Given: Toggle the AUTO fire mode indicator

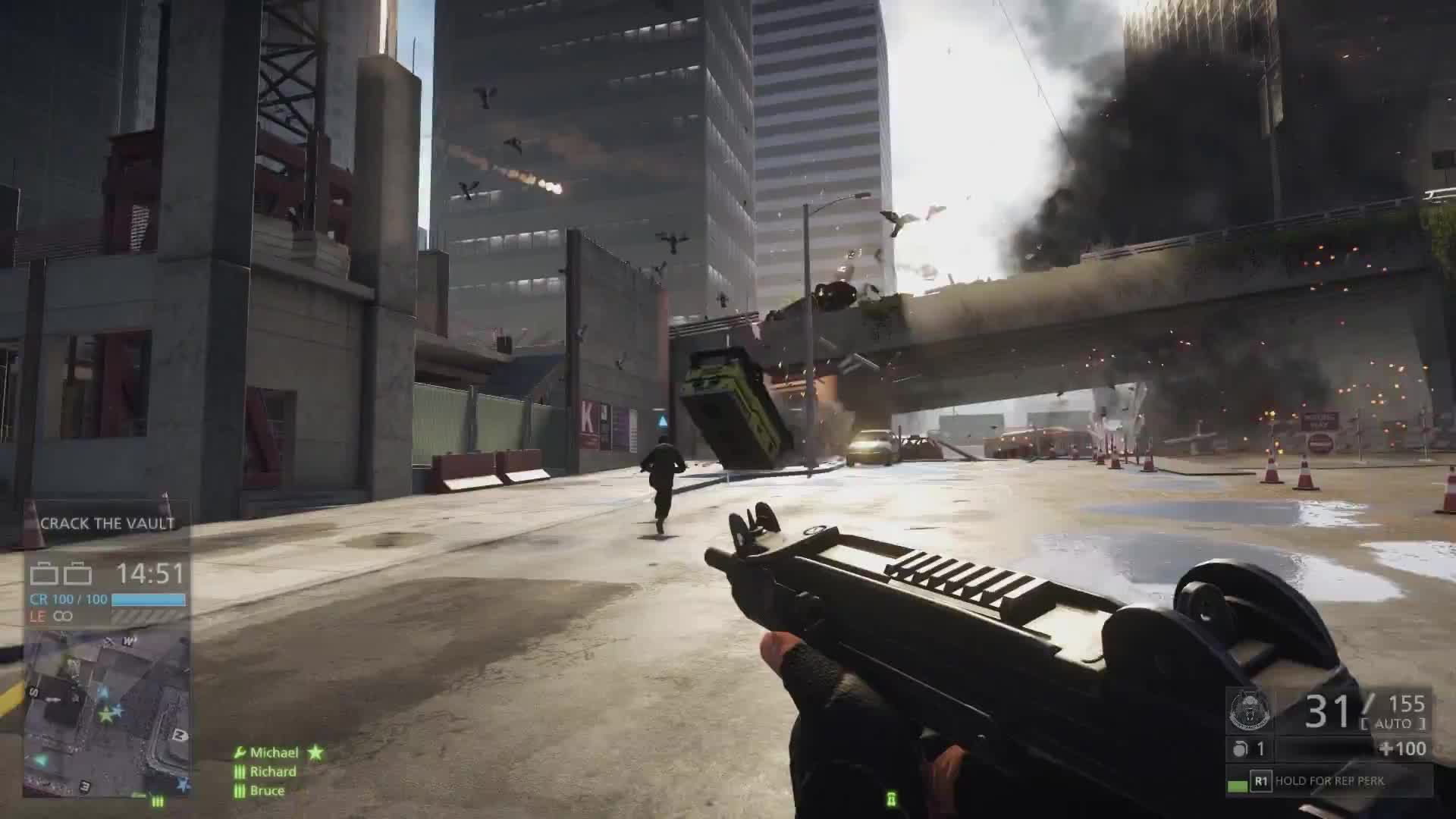Looking at the screenshot, I should [x=1392, y=723].
